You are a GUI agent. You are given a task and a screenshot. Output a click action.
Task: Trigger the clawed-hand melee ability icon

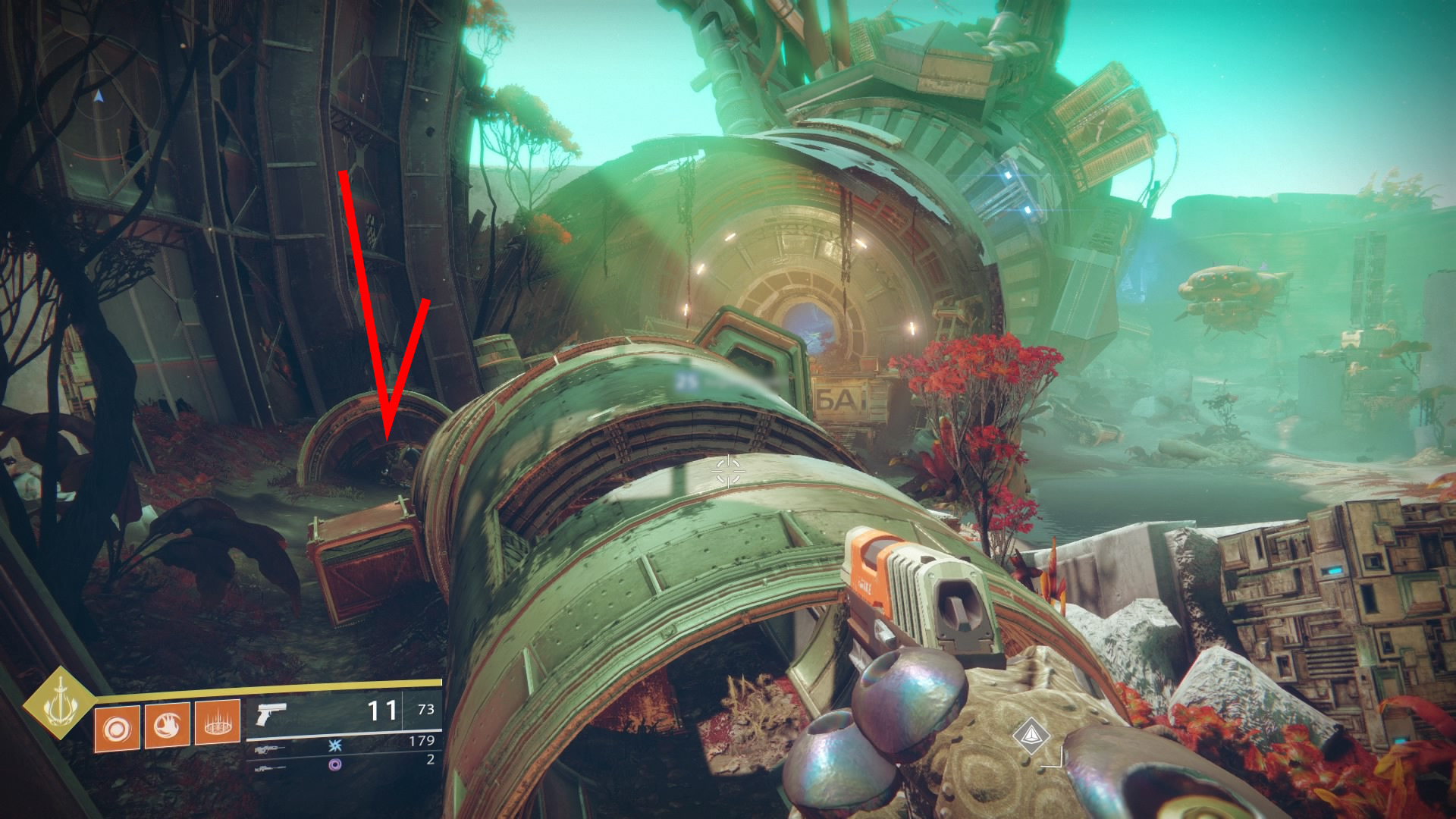(x=167, y=726)
